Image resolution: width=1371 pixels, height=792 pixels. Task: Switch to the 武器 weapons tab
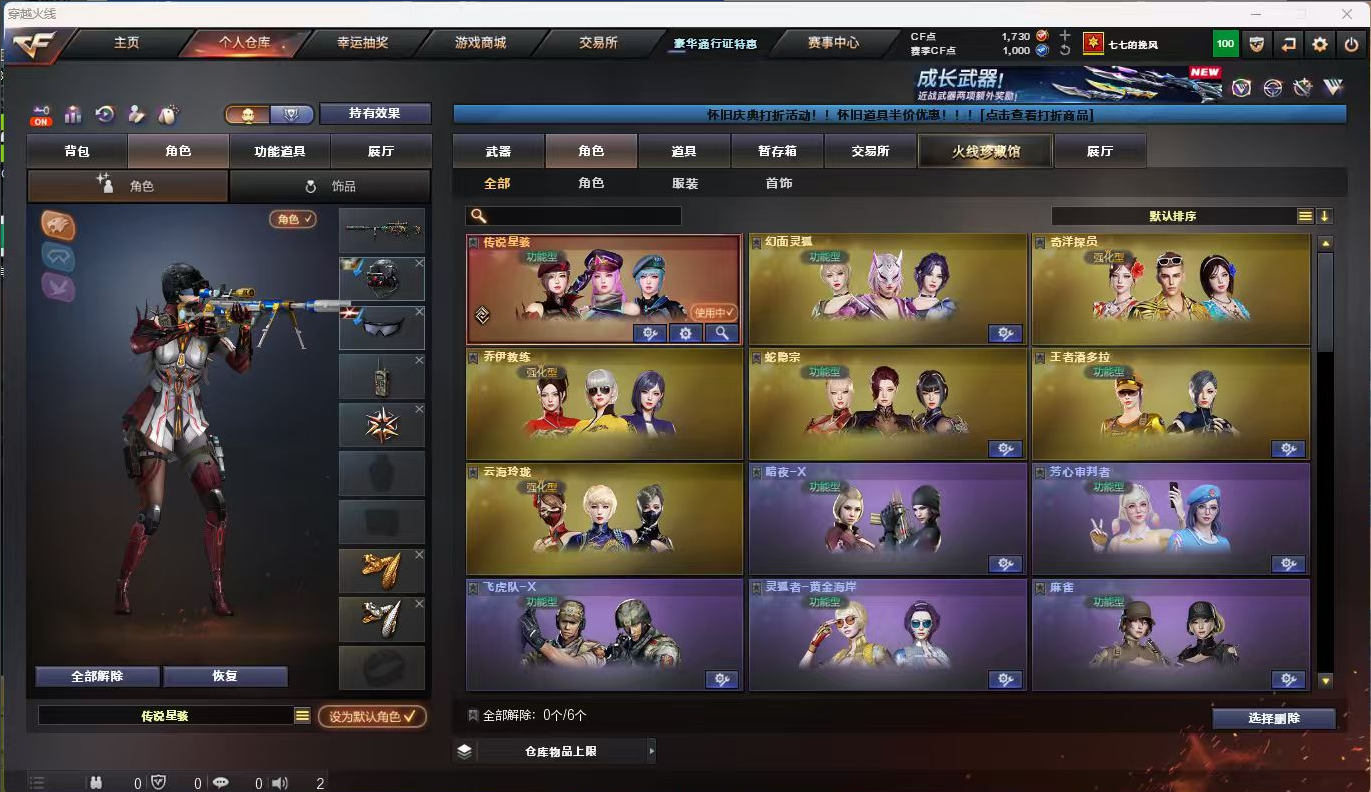pyautogui.click(x=498, y=151)
